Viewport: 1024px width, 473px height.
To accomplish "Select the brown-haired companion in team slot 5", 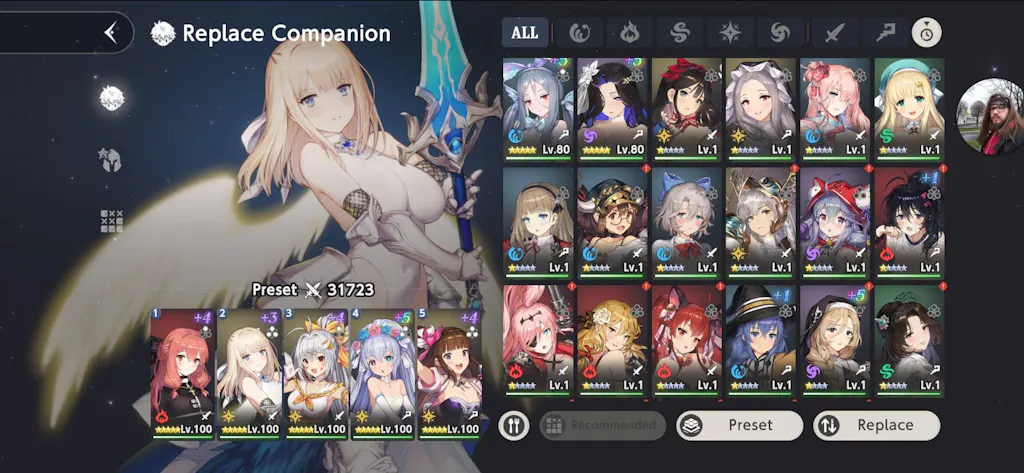I will click(x=449, y=373).
